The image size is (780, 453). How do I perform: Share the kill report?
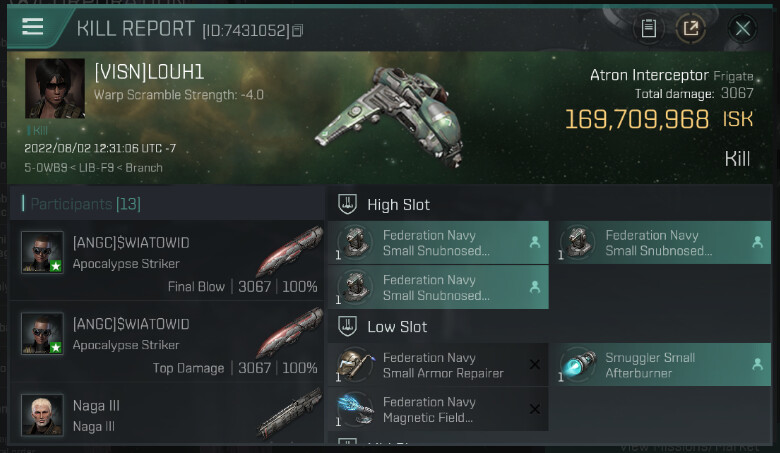click(x=691, y=28)
